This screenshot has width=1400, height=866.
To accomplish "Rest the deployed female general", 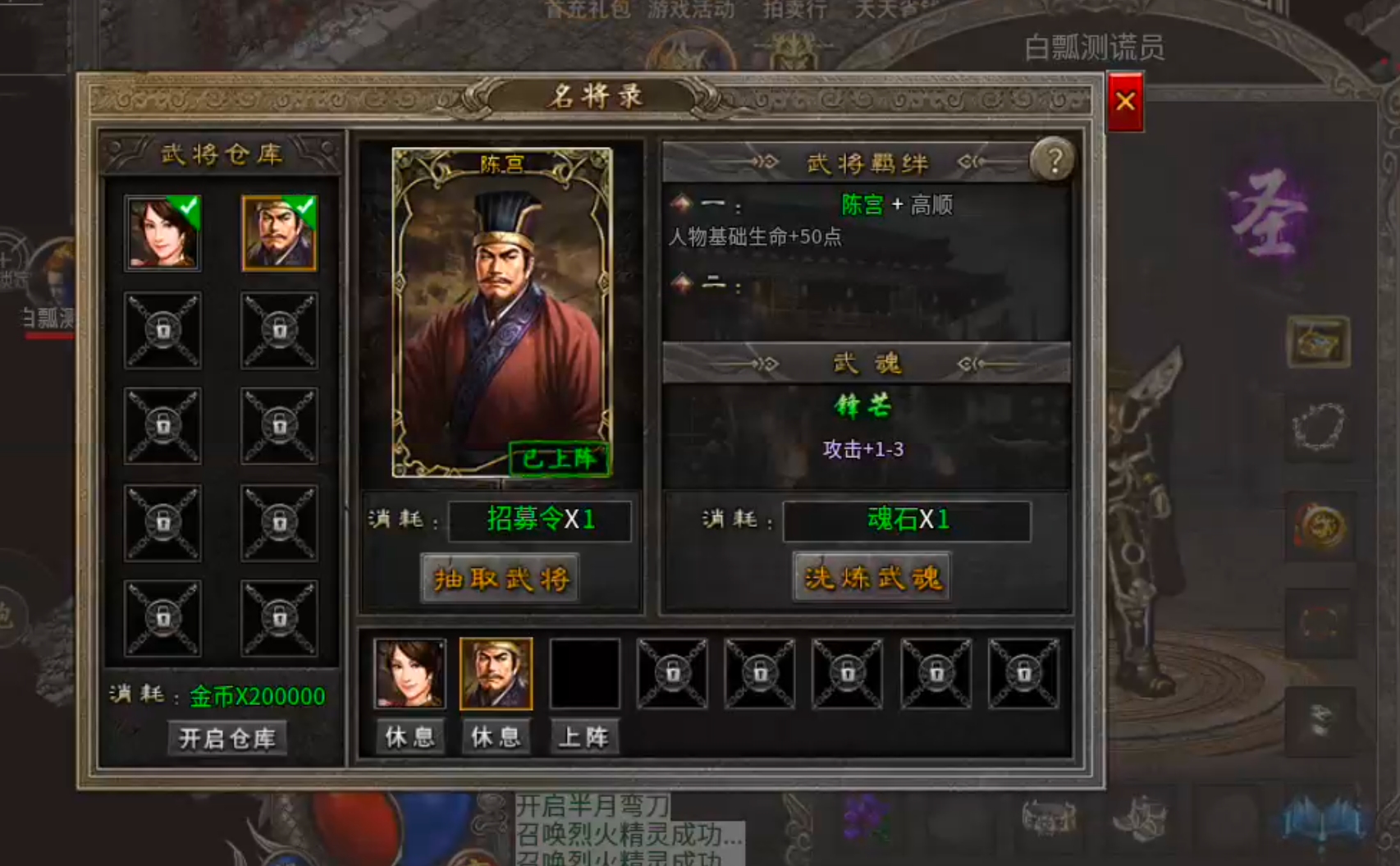I will tap(409, 736).
